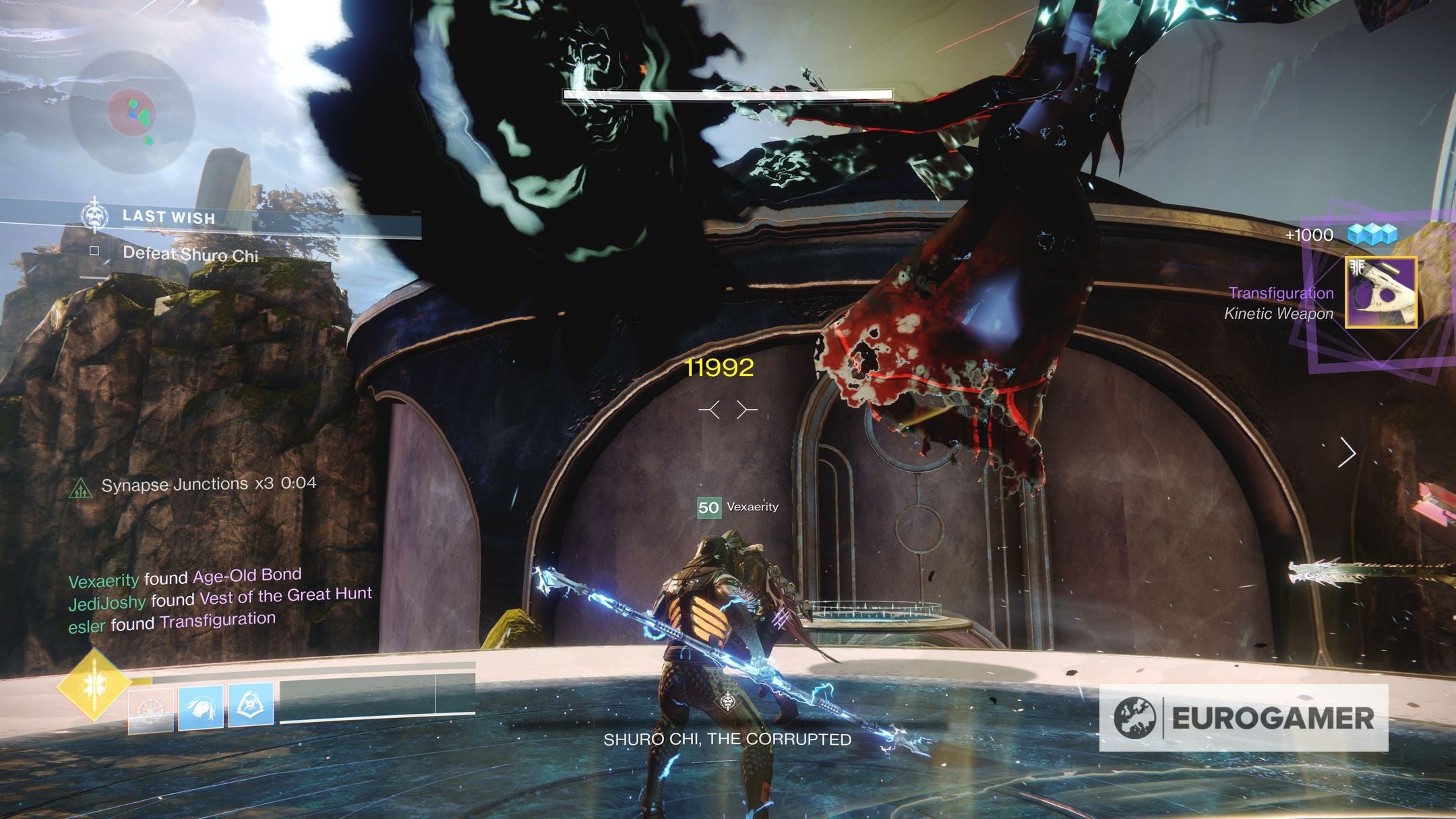Open the Transfiguration Kinetic Weapon reward icon
The image size is (1456, 819).
point(1381,293)
